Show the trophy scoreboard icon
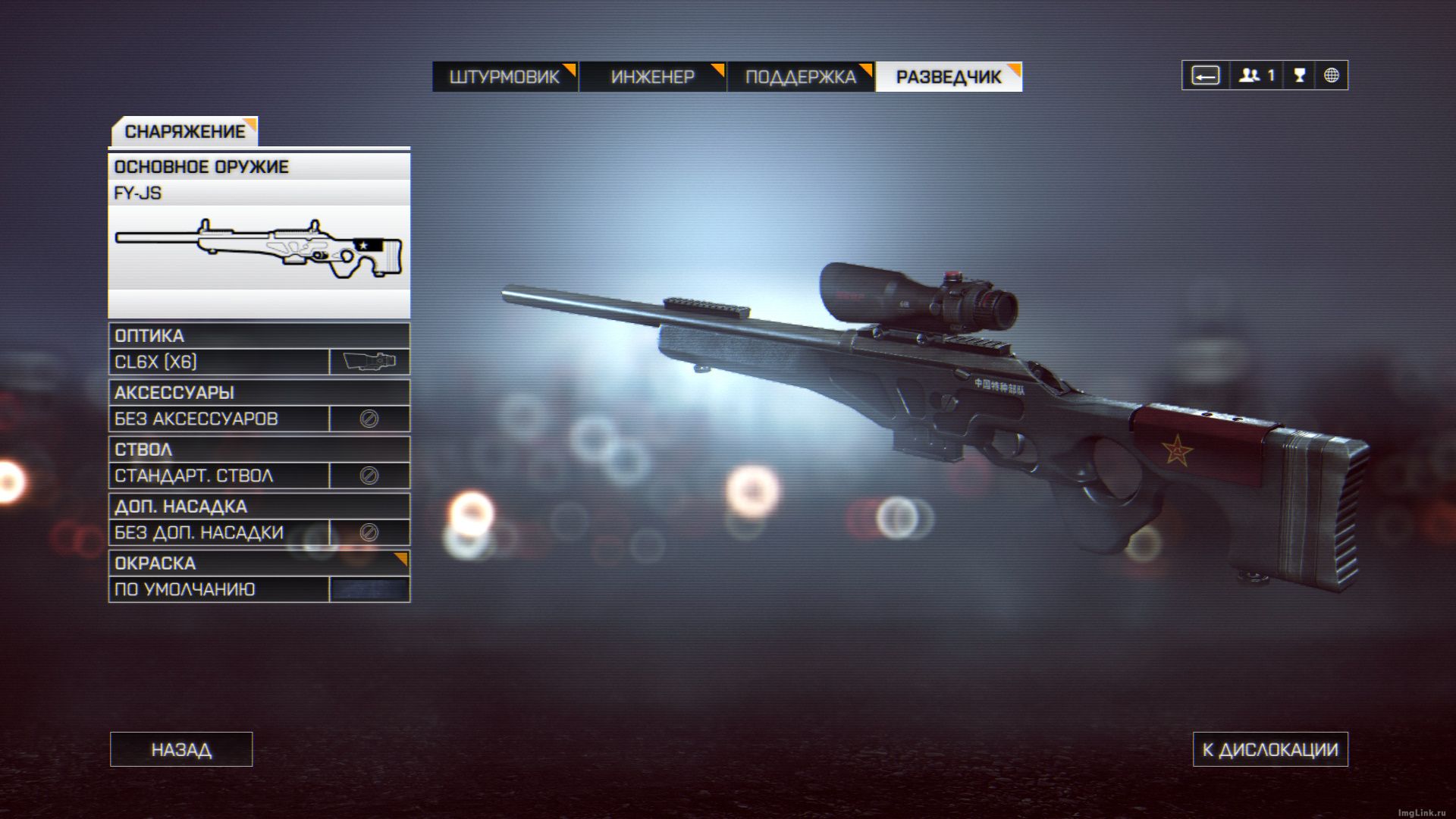Image resolution: width=1456 pixels, height=819 pixels. coord(1299,75)
